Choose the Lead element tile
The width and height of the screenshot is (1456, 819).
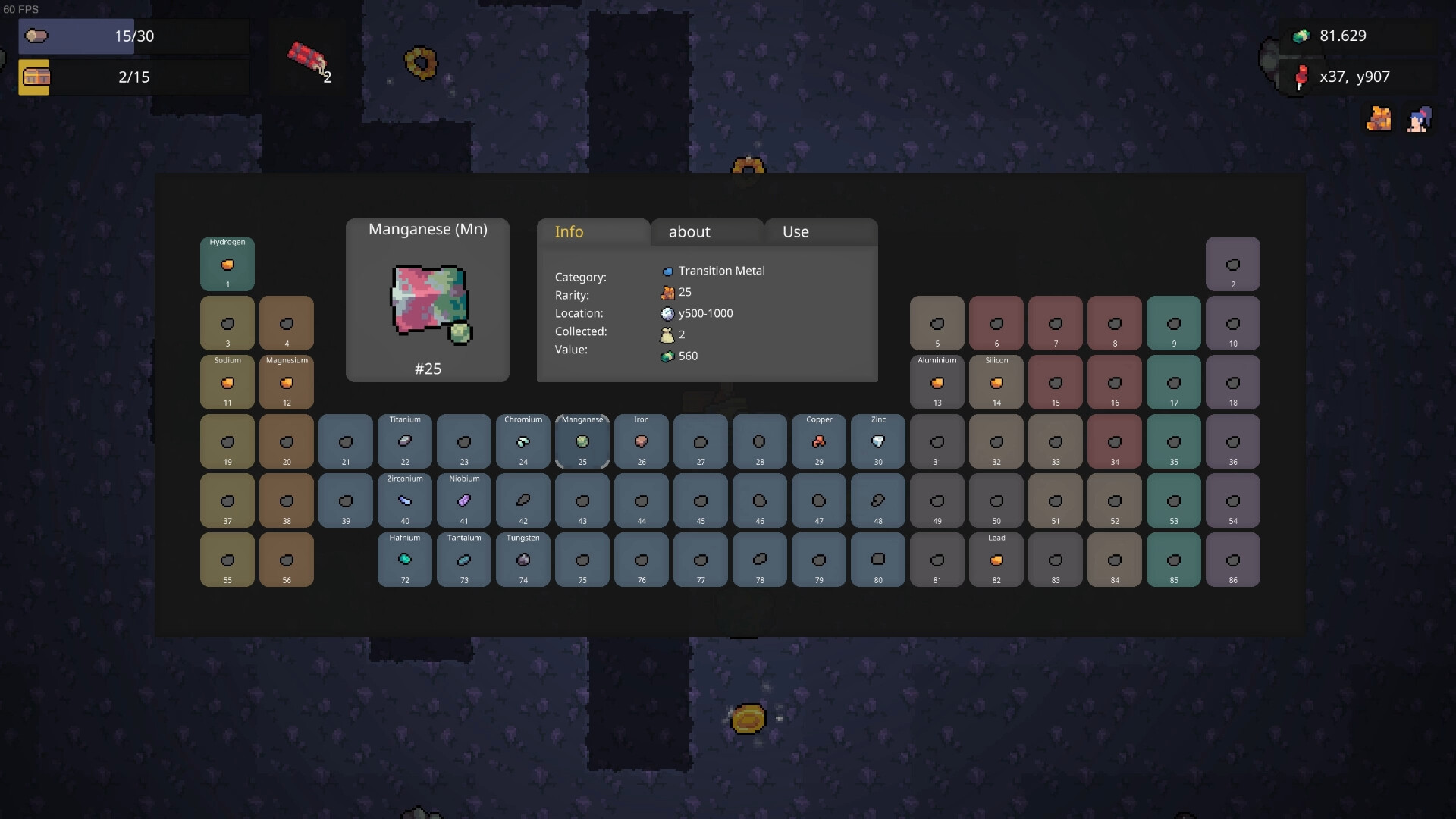click(996, 560)
